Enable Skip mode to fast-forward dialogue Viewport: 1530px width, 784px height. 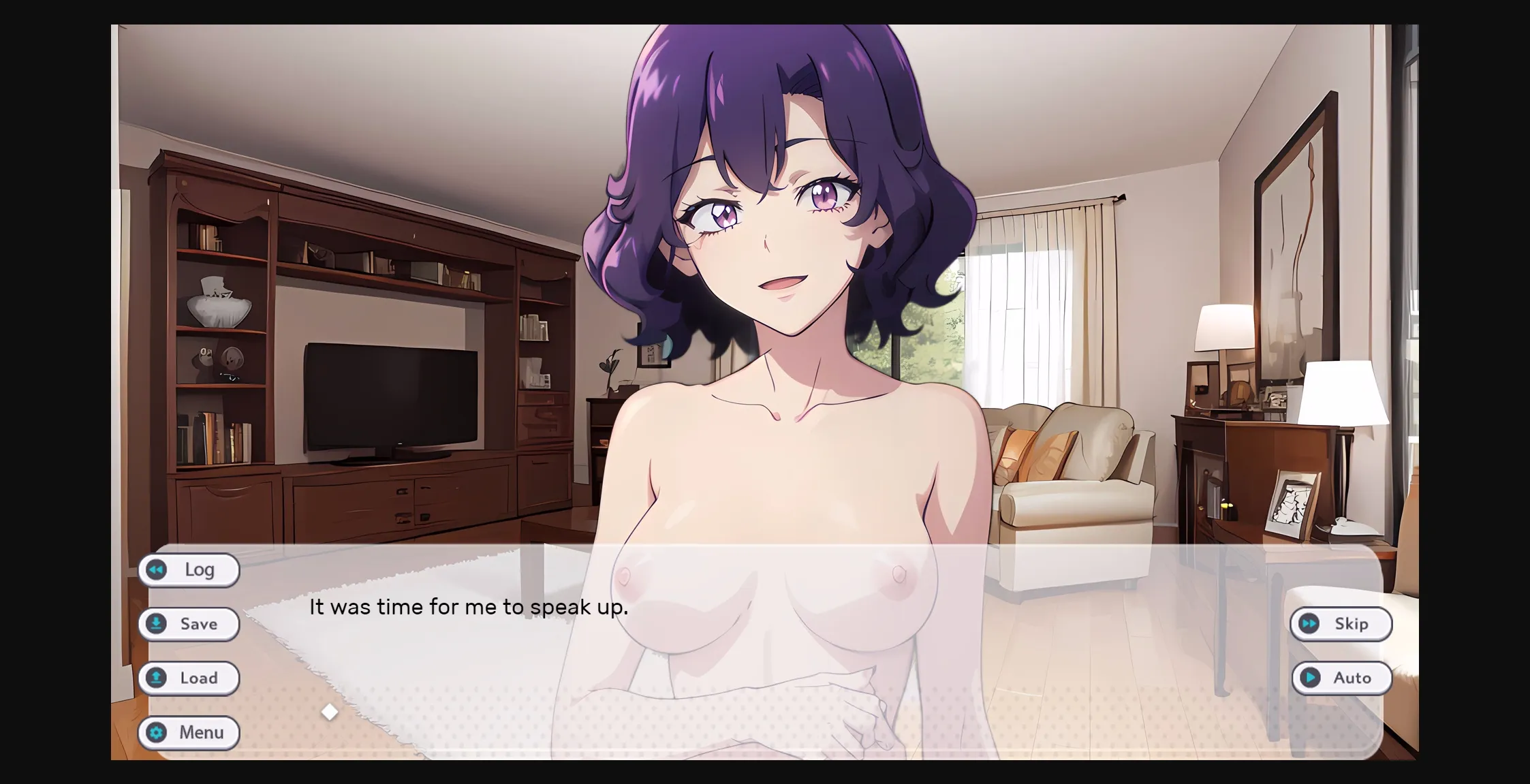(x=1339, y=624)
